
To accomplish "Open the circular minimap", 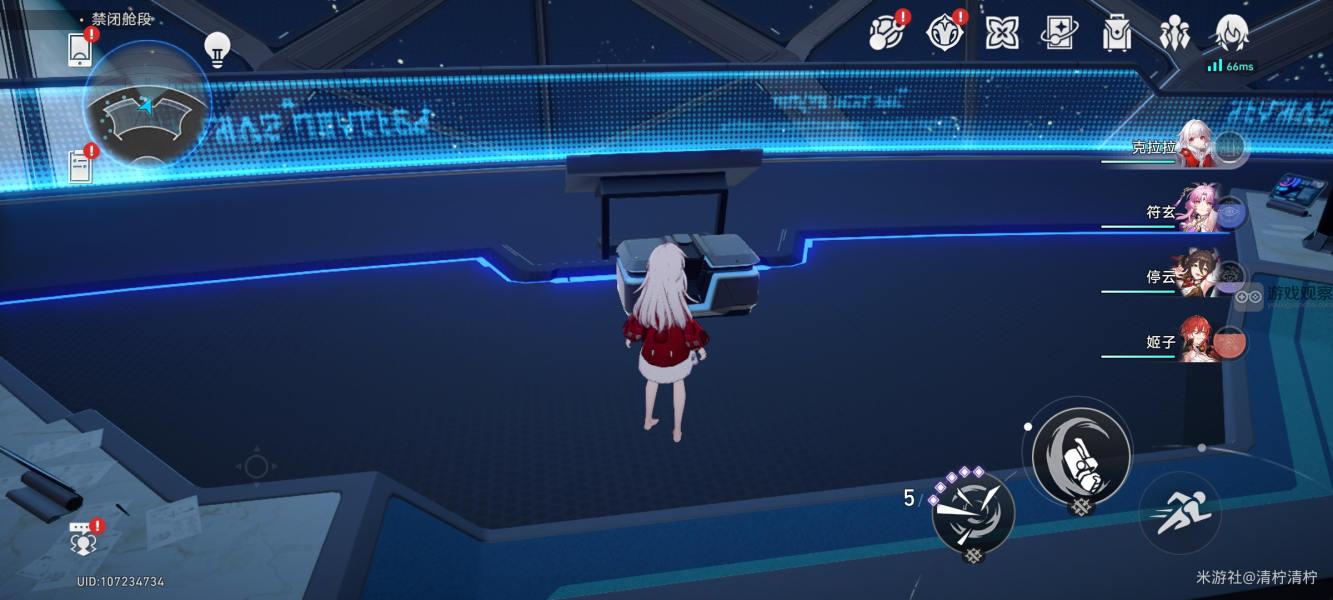I will 147,106.
